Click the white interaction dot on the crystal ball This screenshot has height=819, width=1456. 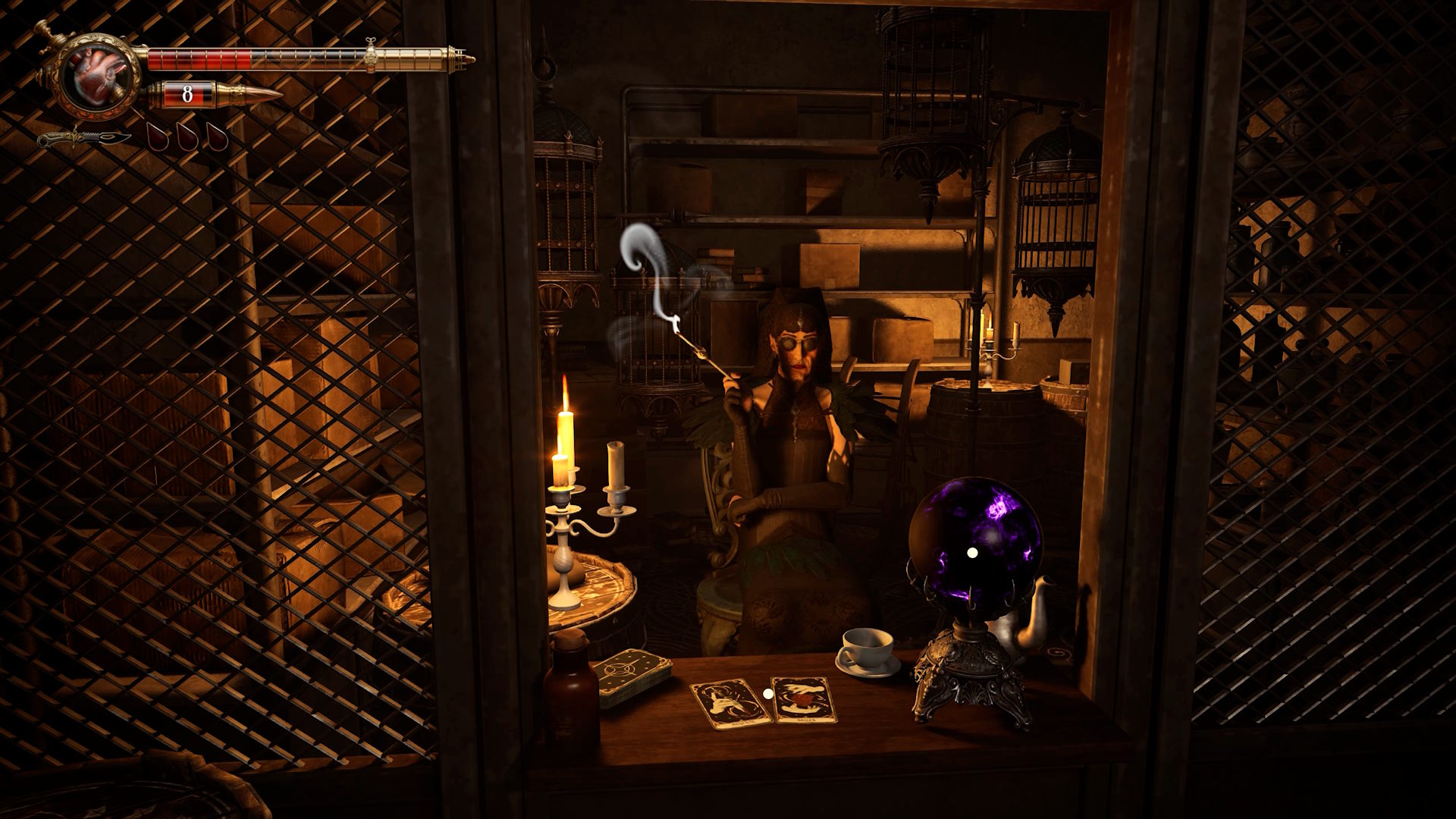click(x=972, y=554)
